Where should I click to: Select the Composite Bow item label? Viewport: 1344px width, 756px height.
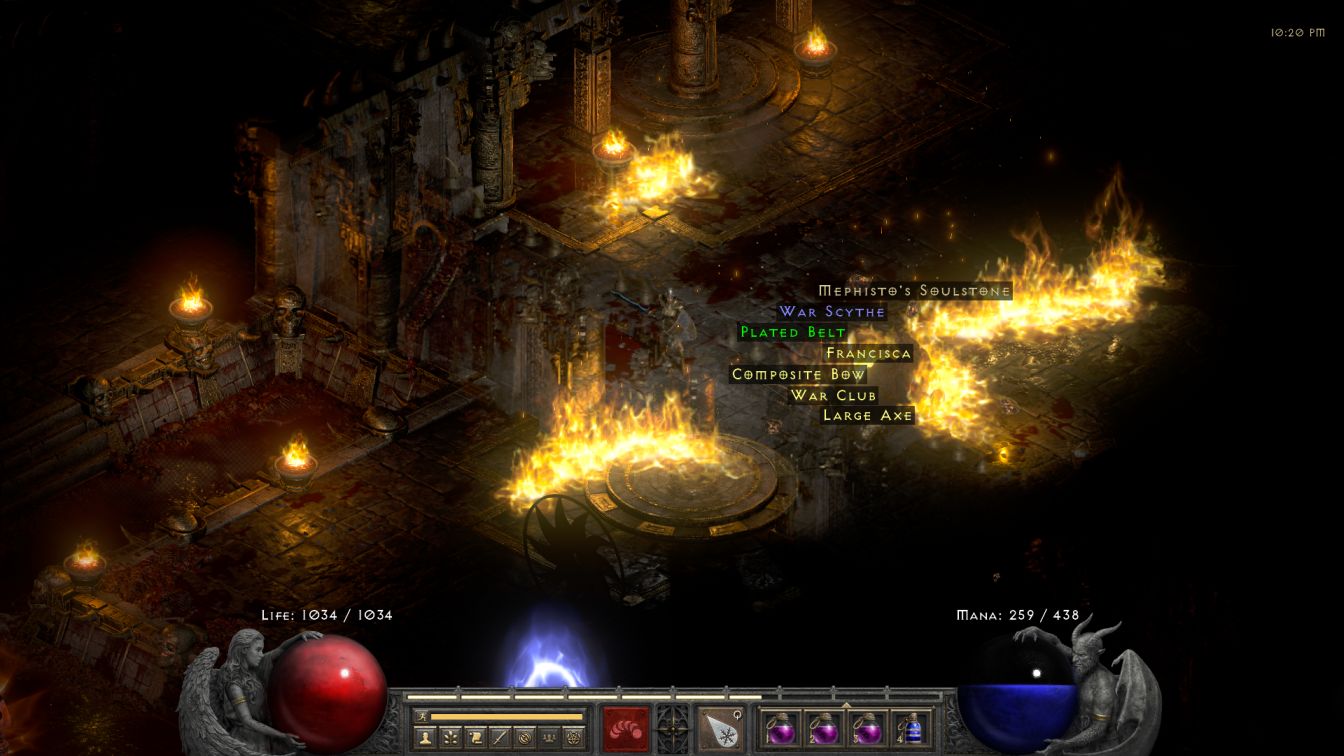798,374
